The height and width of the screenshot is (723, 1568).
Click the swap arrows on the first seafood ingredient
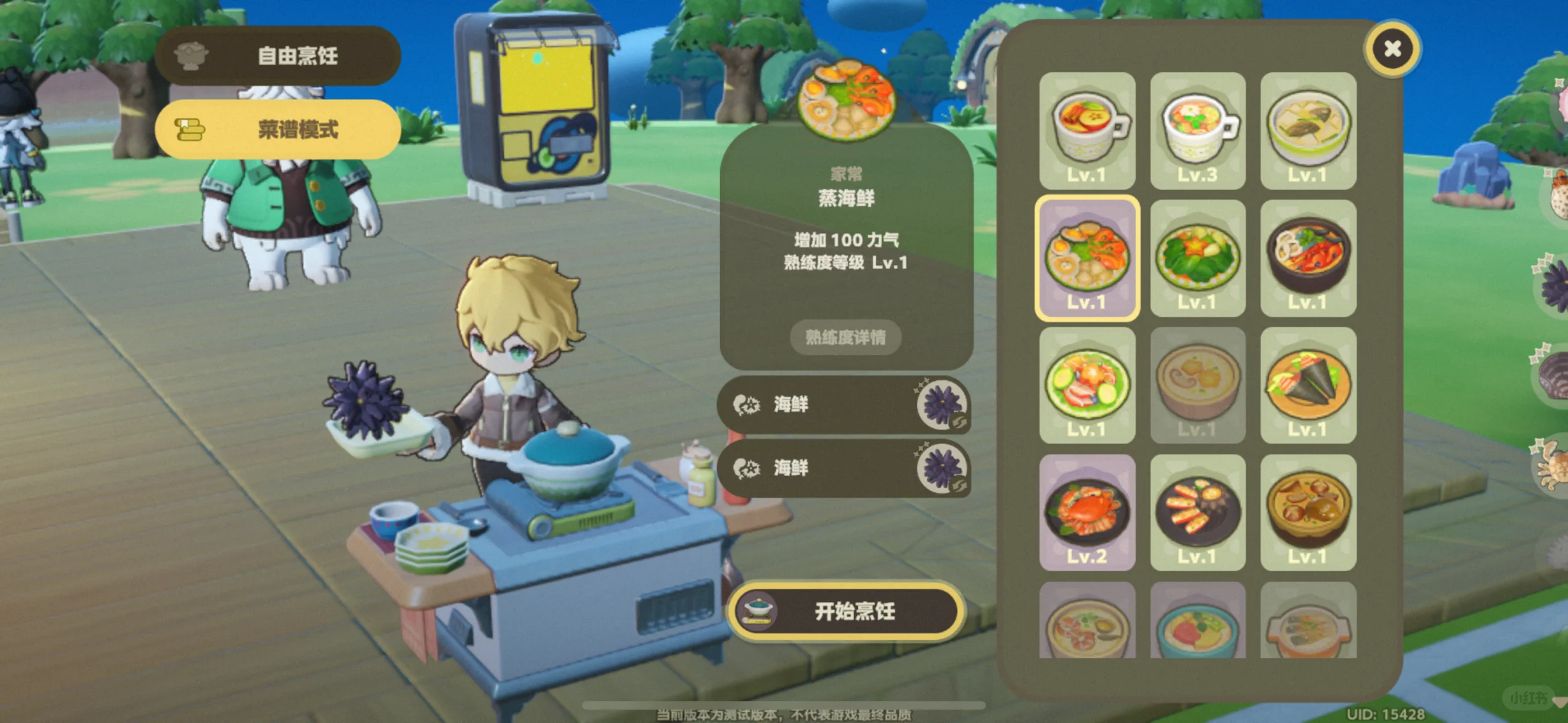tap(959, 420)
